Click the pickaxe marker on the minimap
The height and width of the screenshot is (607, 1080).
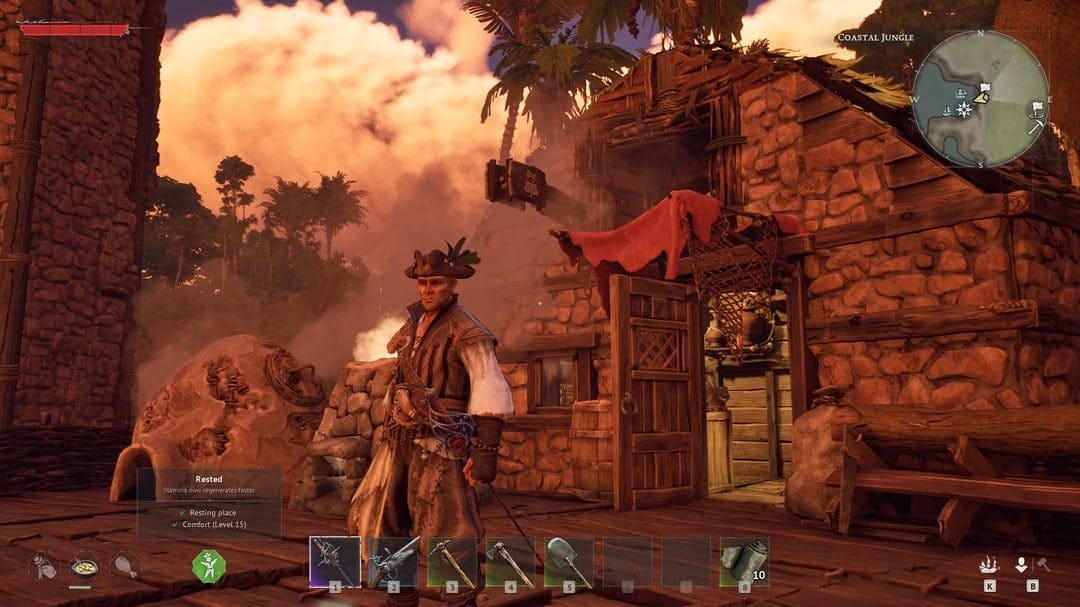click(1034, 127)
